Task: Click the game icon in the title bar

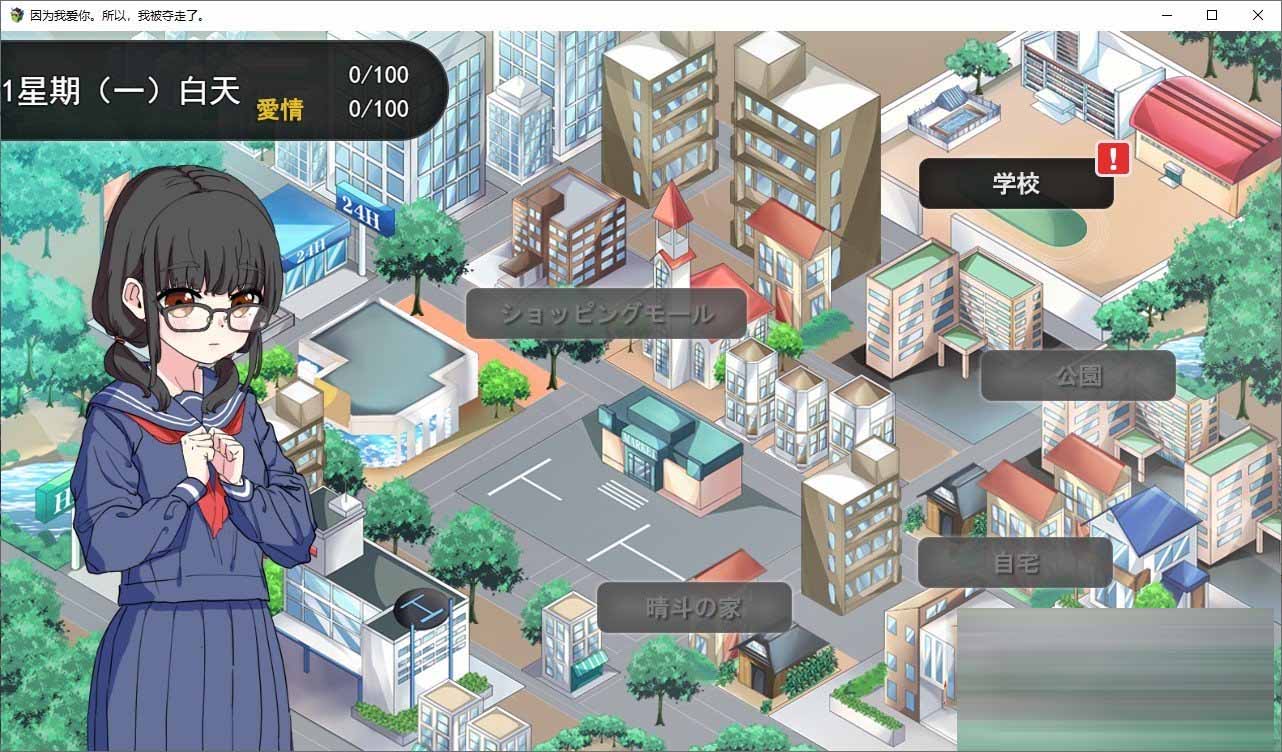Action: (15, 15)
